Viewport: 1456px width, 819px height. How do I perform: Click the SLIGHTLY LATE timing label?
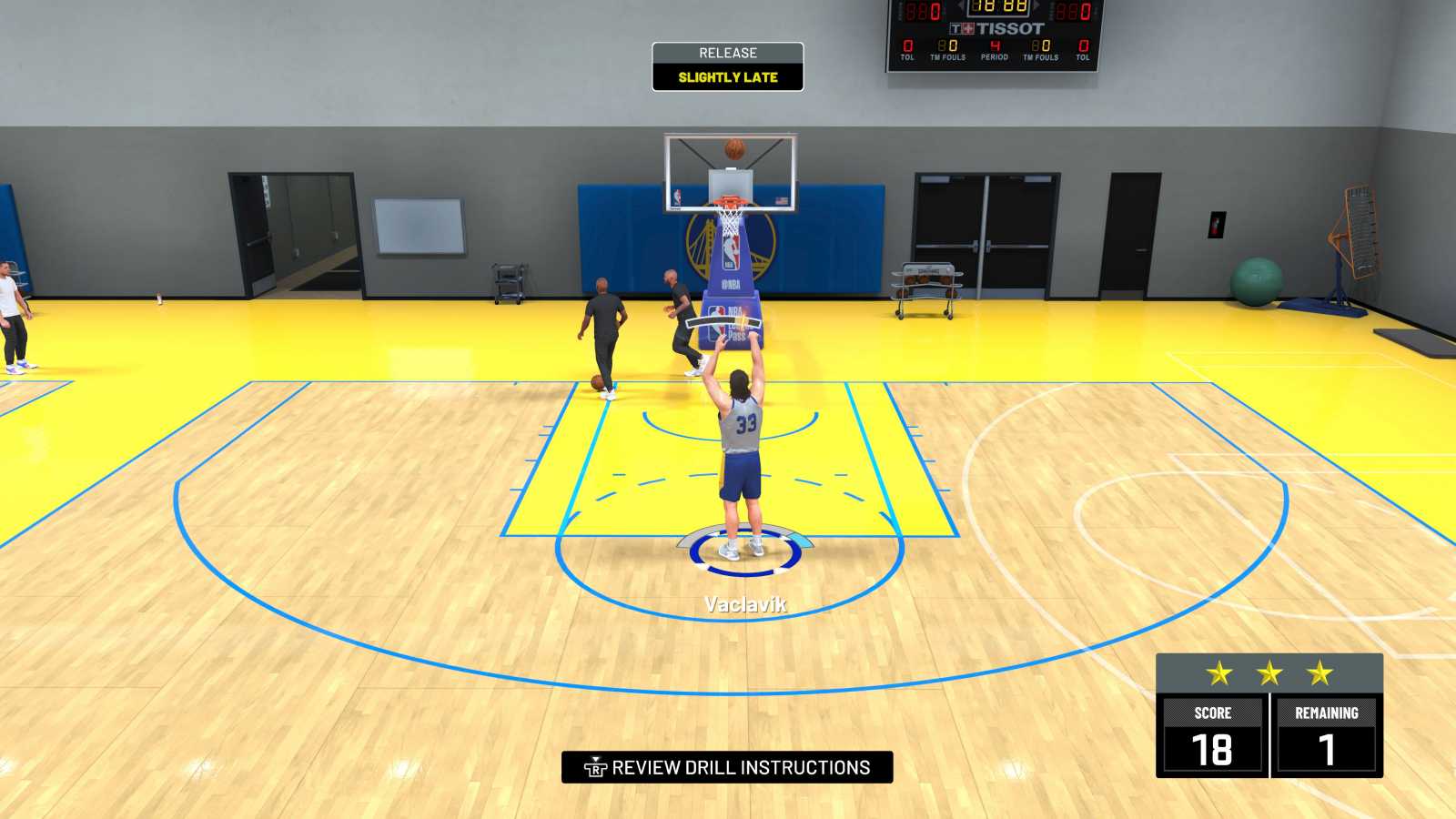coord(726,76)
